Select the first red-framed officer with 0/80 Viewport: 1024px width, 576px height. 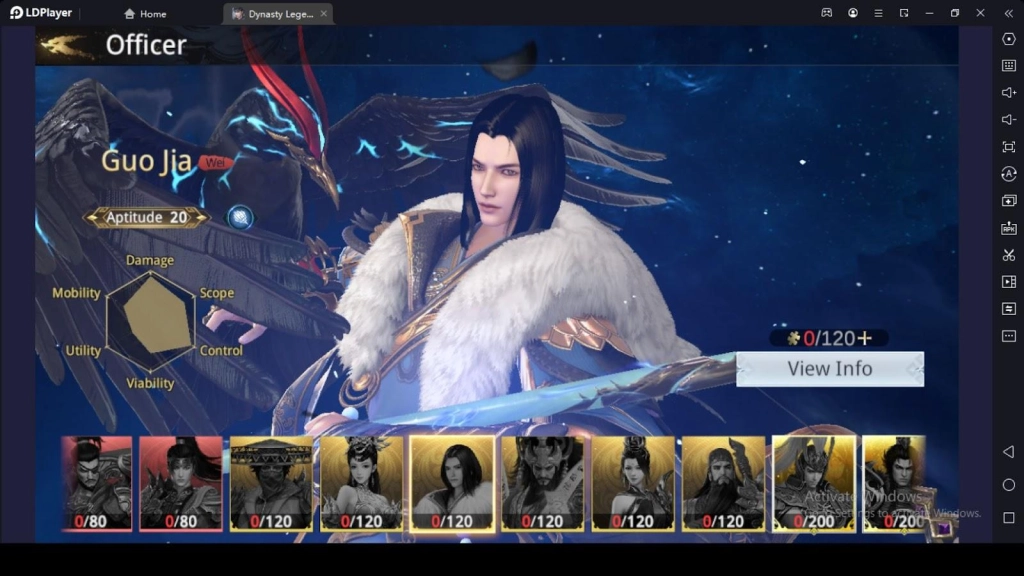(96, 482)
